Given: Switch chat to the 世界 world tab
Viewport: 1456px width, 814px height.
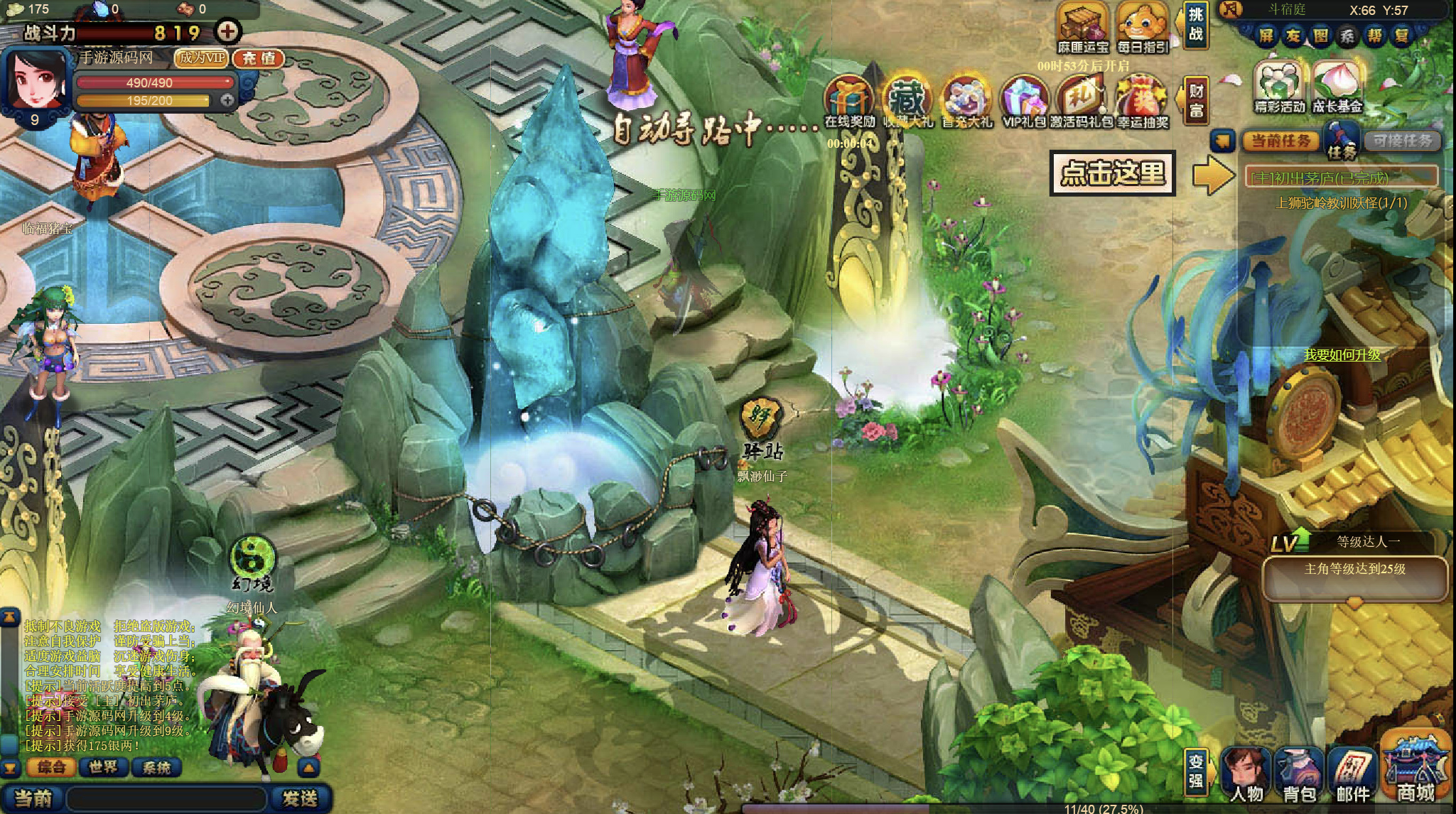Looking at the screenshot, I should [x=103, y=767].
